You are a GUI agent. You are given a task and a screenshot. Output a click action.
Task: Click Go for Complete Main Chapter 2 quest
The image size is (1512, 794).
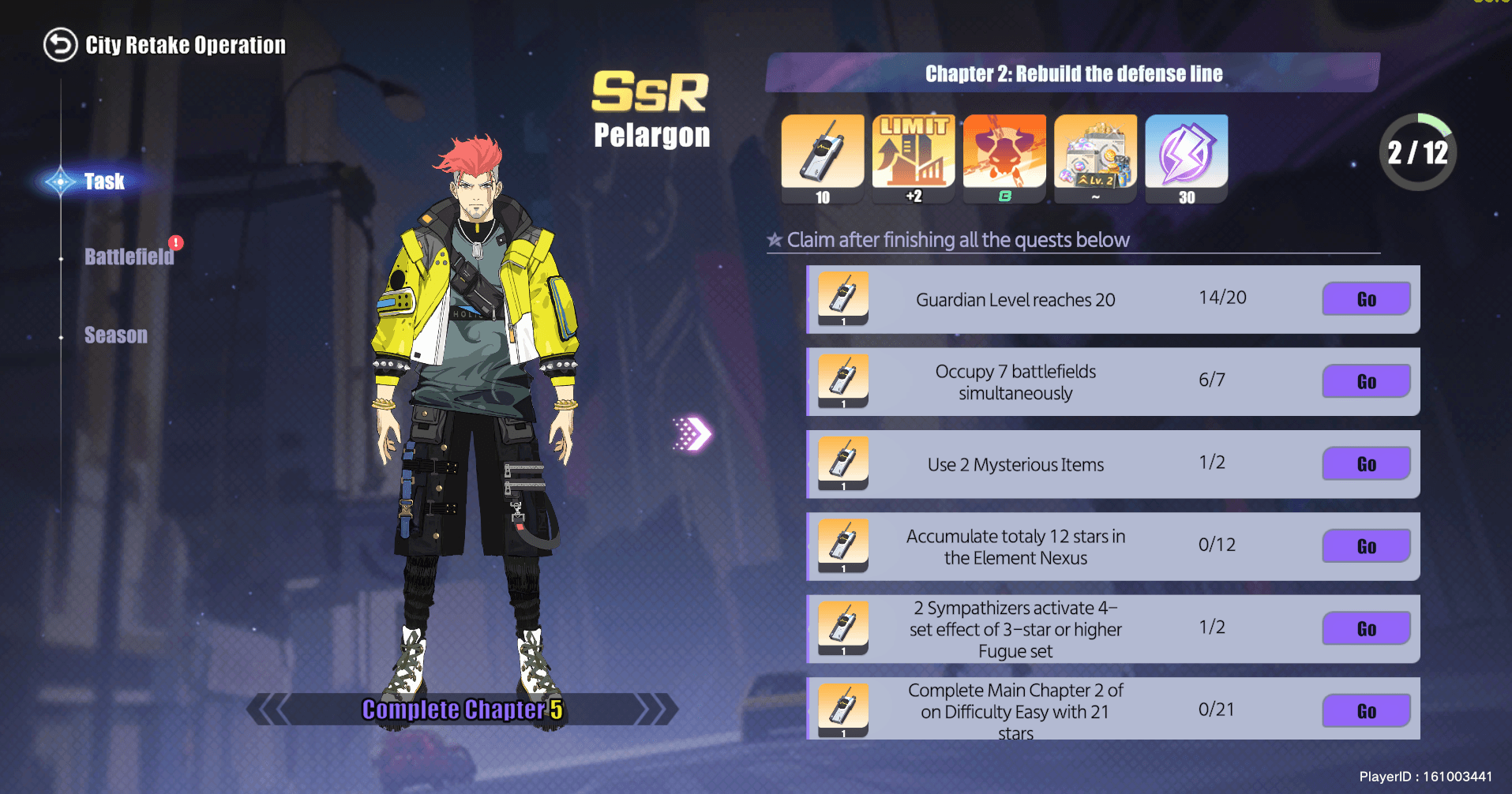click(x=1365, y=711)
